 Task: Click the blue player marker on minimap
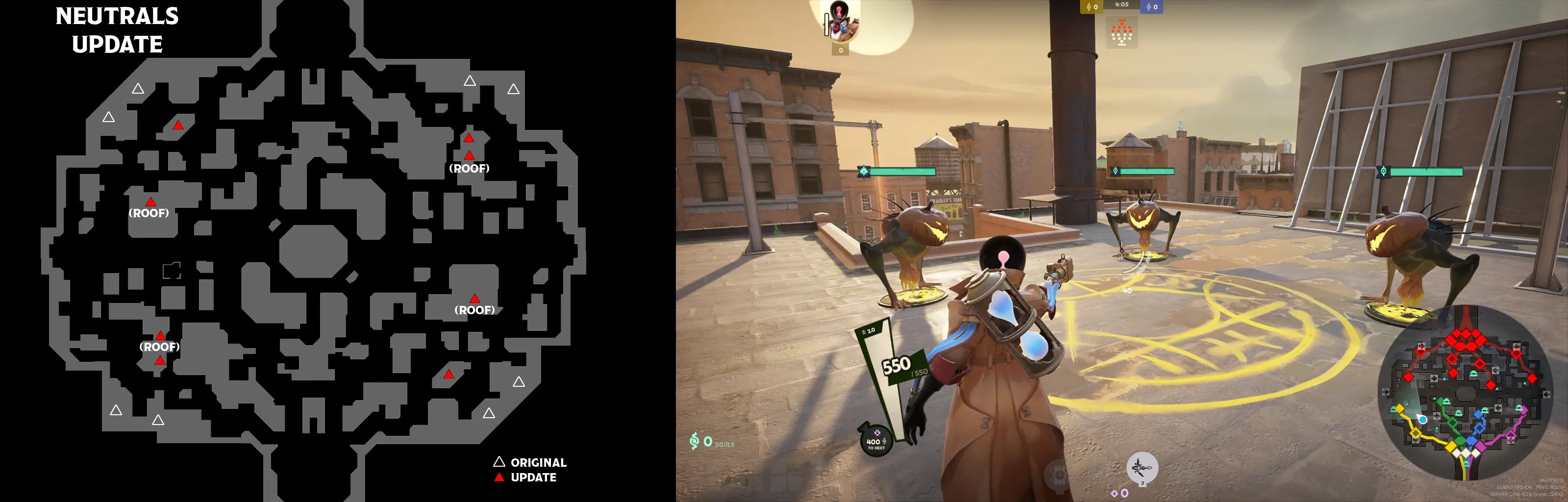[1422, 419]
